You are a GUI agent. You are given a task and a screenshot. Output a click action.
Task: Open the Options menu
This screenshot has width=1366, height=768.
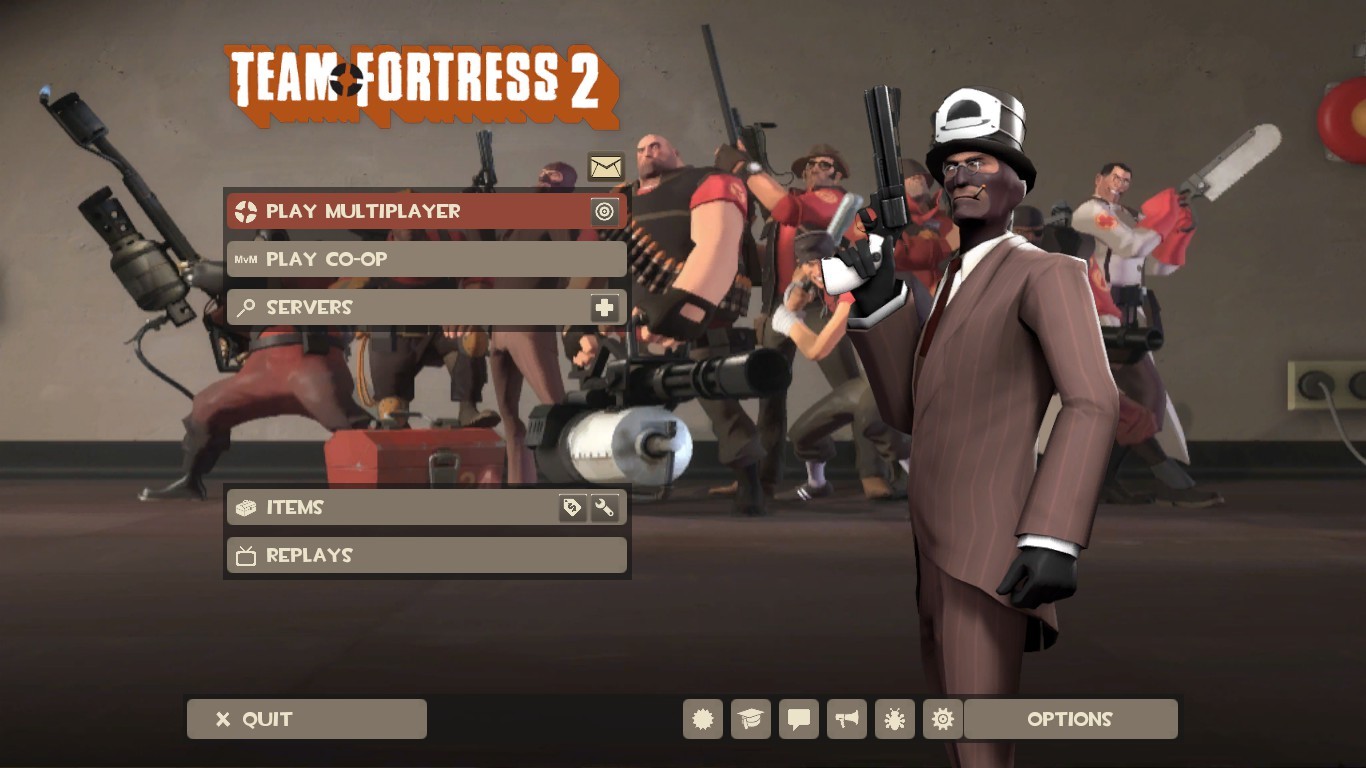[1070, 718]
